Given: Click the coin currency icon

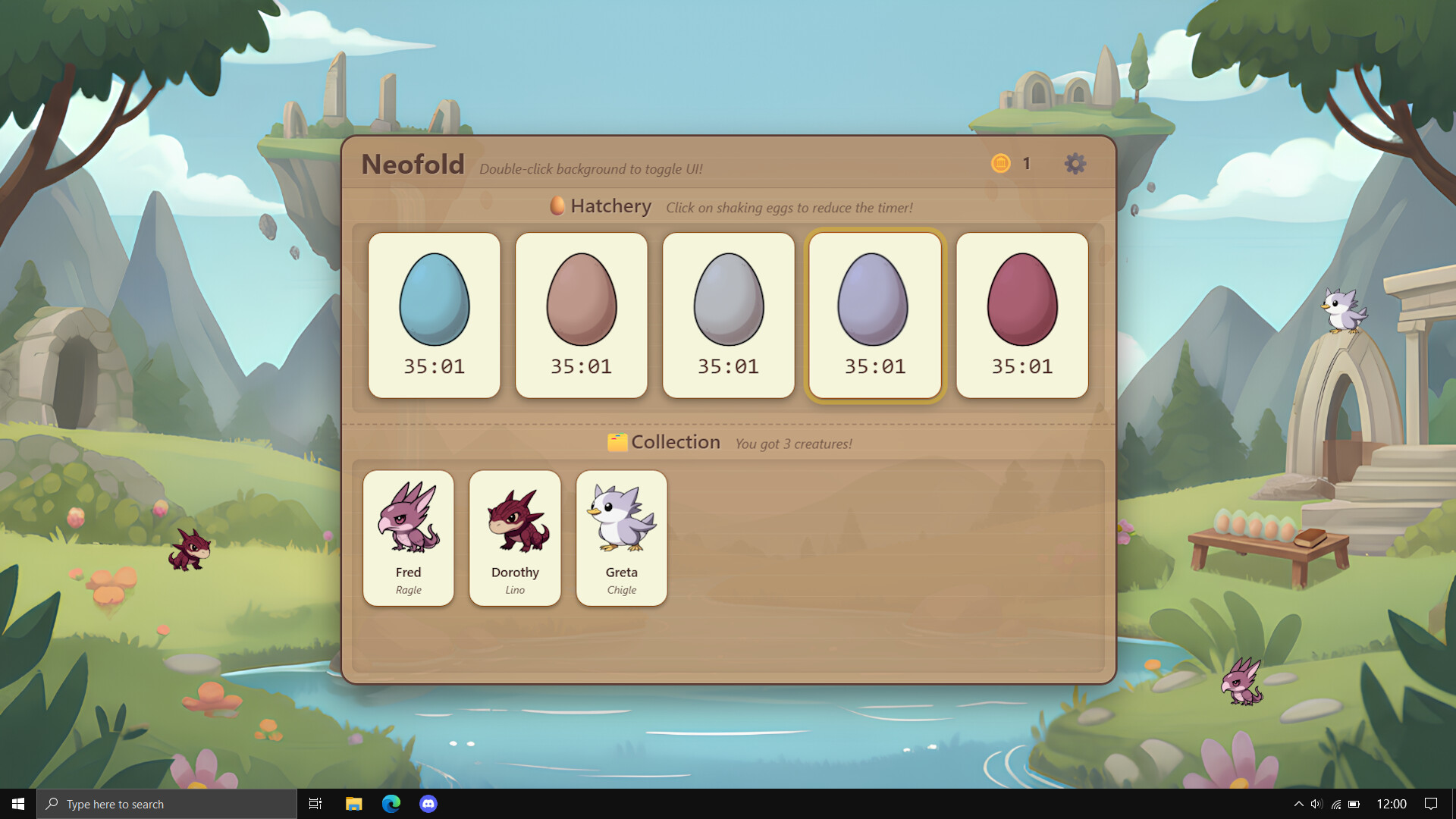Looking at the screenshot, I should 1001,163.
